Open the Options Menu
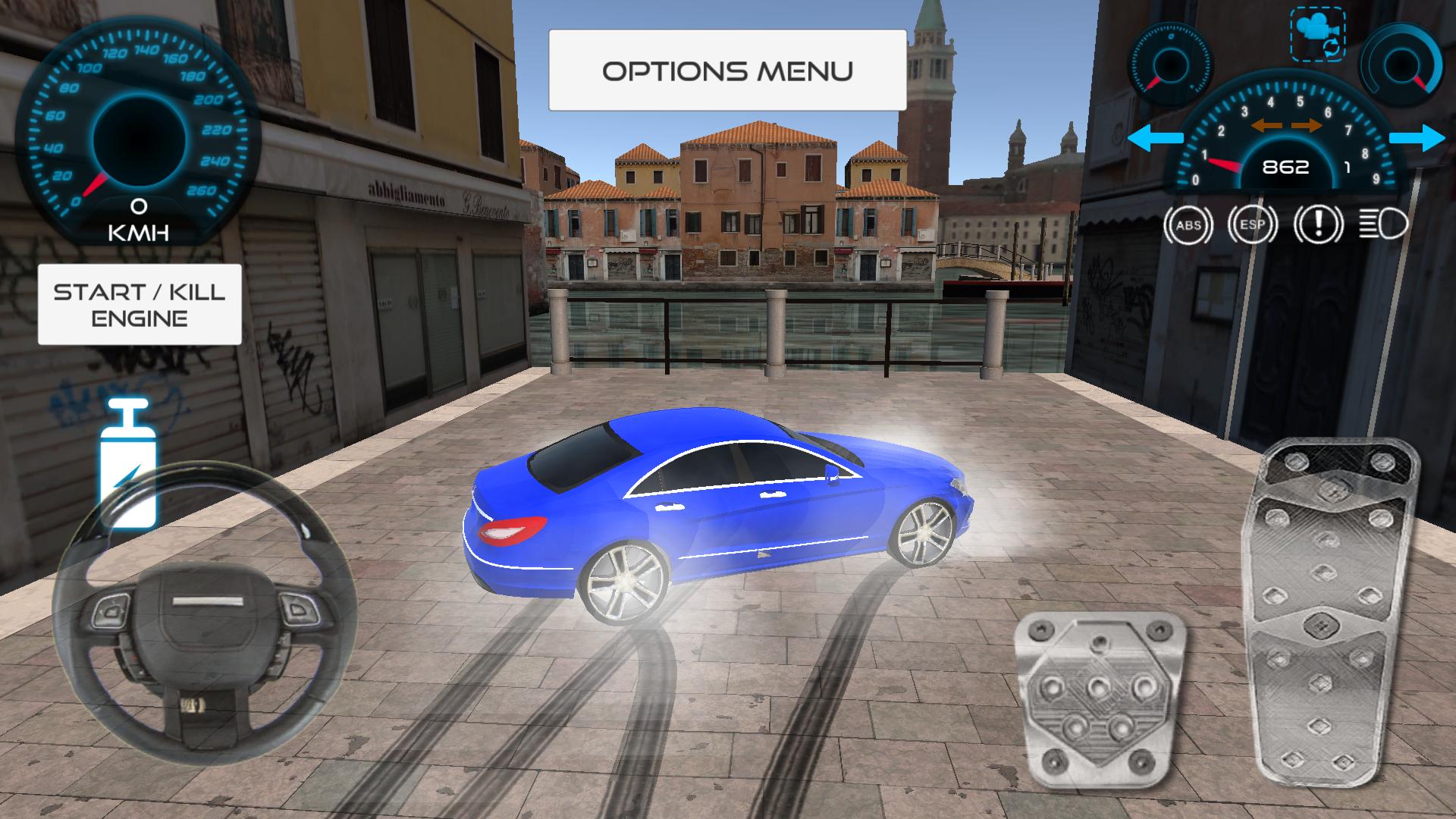Image resolution: width=1456 pixels, height=819 pixels. (726, 70)
